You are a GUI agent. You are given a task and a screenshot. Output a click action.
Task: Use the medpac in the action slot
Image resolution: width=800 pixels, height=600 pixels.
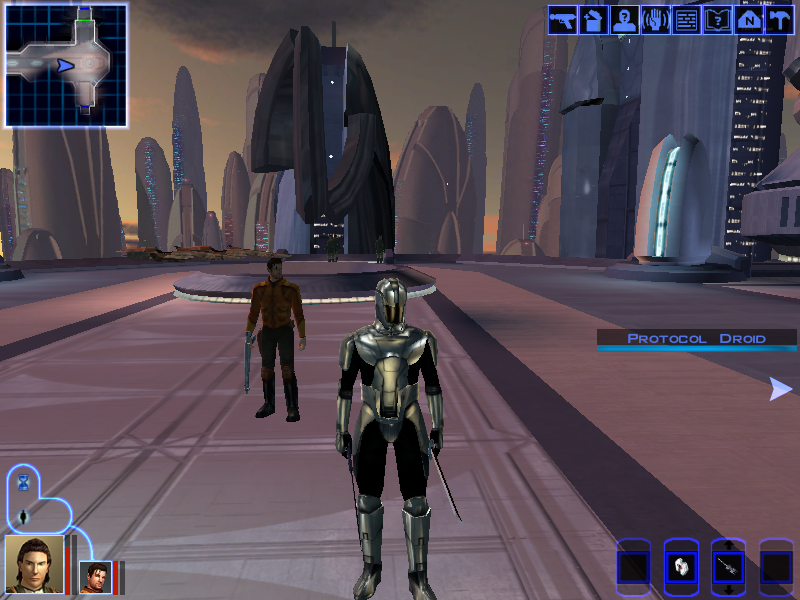tap(681, 568)
